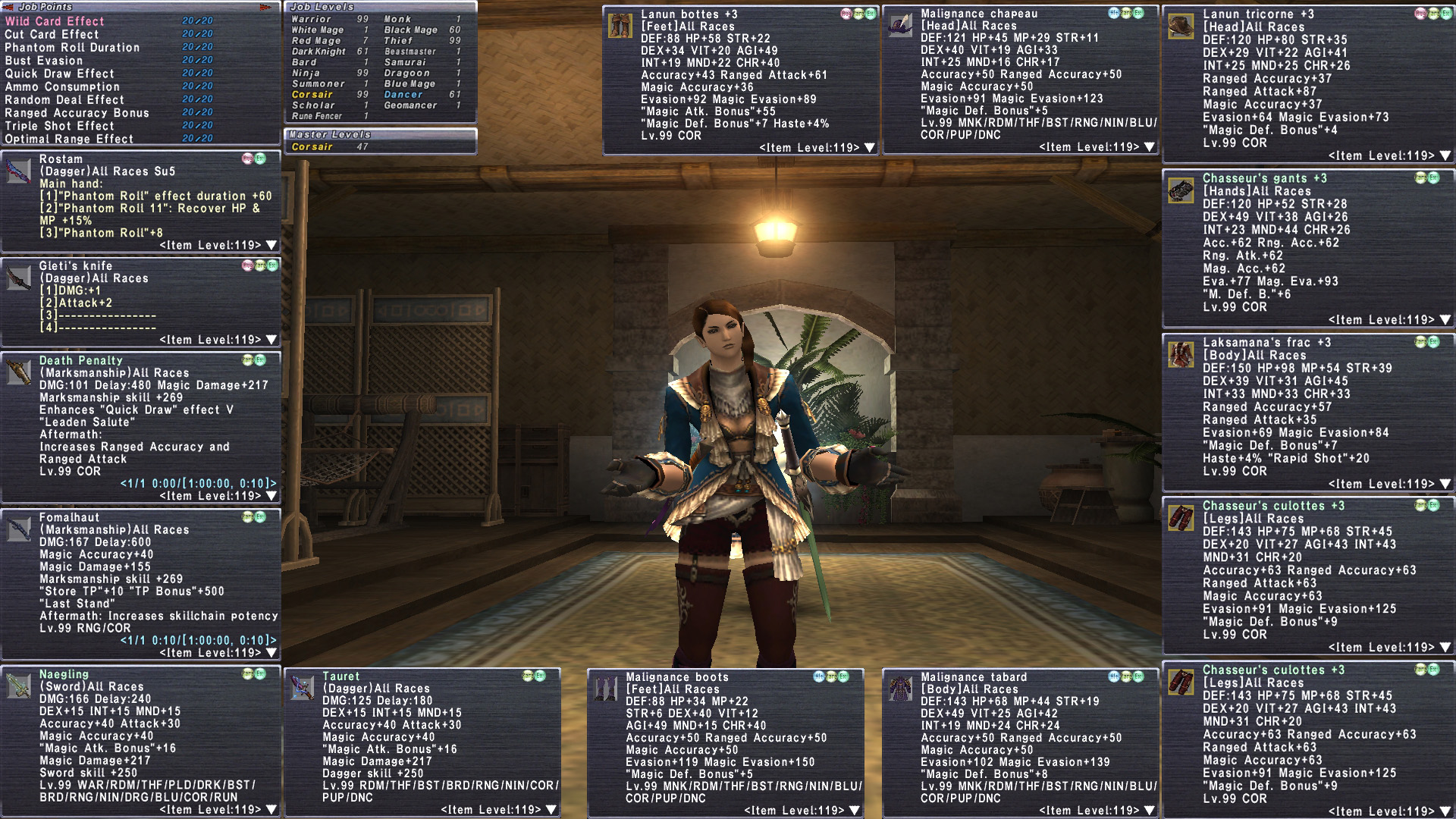Click the Malignance chapeau icon
The image size is (1456, 819).
tap(900, 25)
